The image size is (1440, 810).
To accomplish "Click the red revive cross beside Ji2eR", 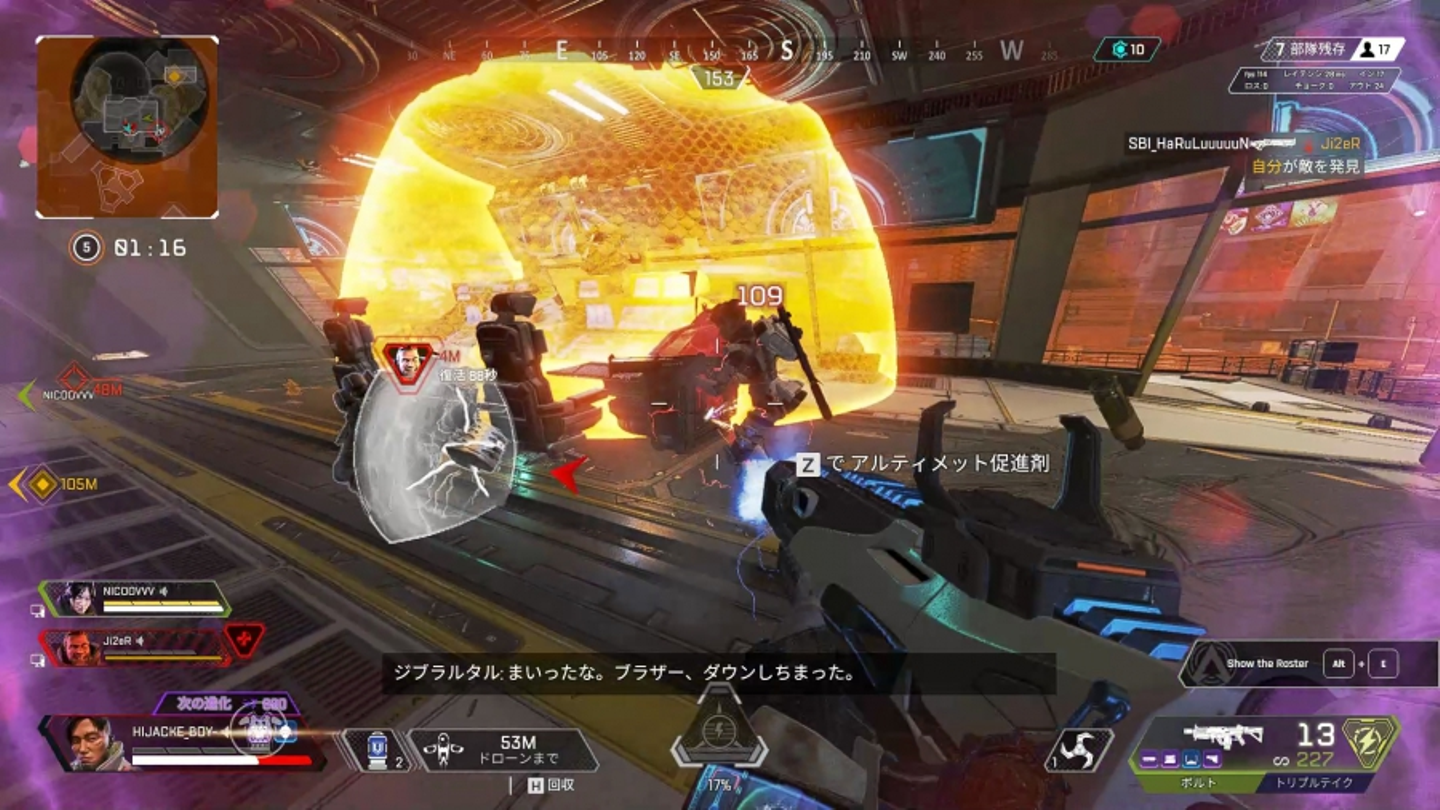I will tap(244, 638).
